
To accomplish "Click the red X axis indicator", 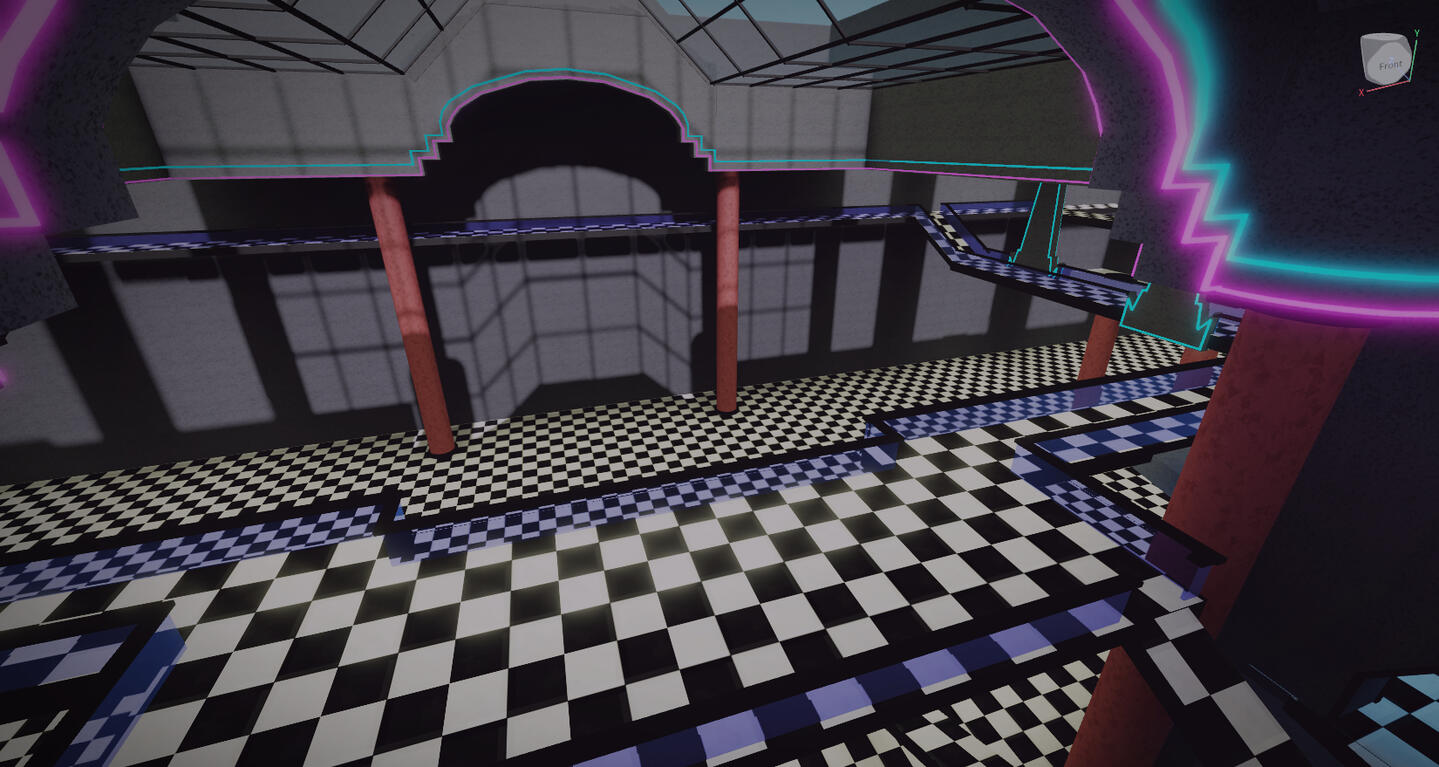I will point(1361,91).
